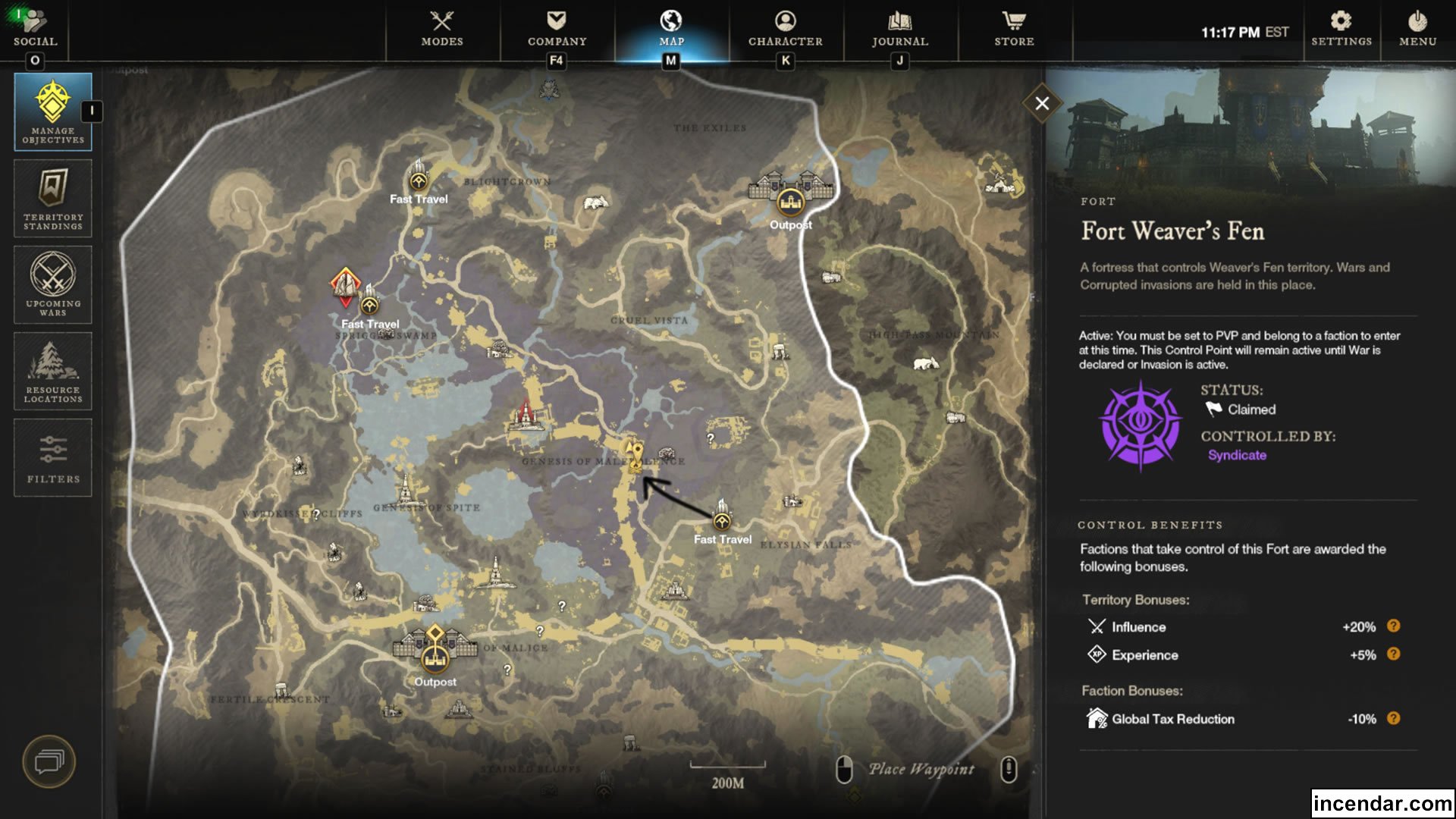Open Territory Standings from the sidebar

click(52, 199)
